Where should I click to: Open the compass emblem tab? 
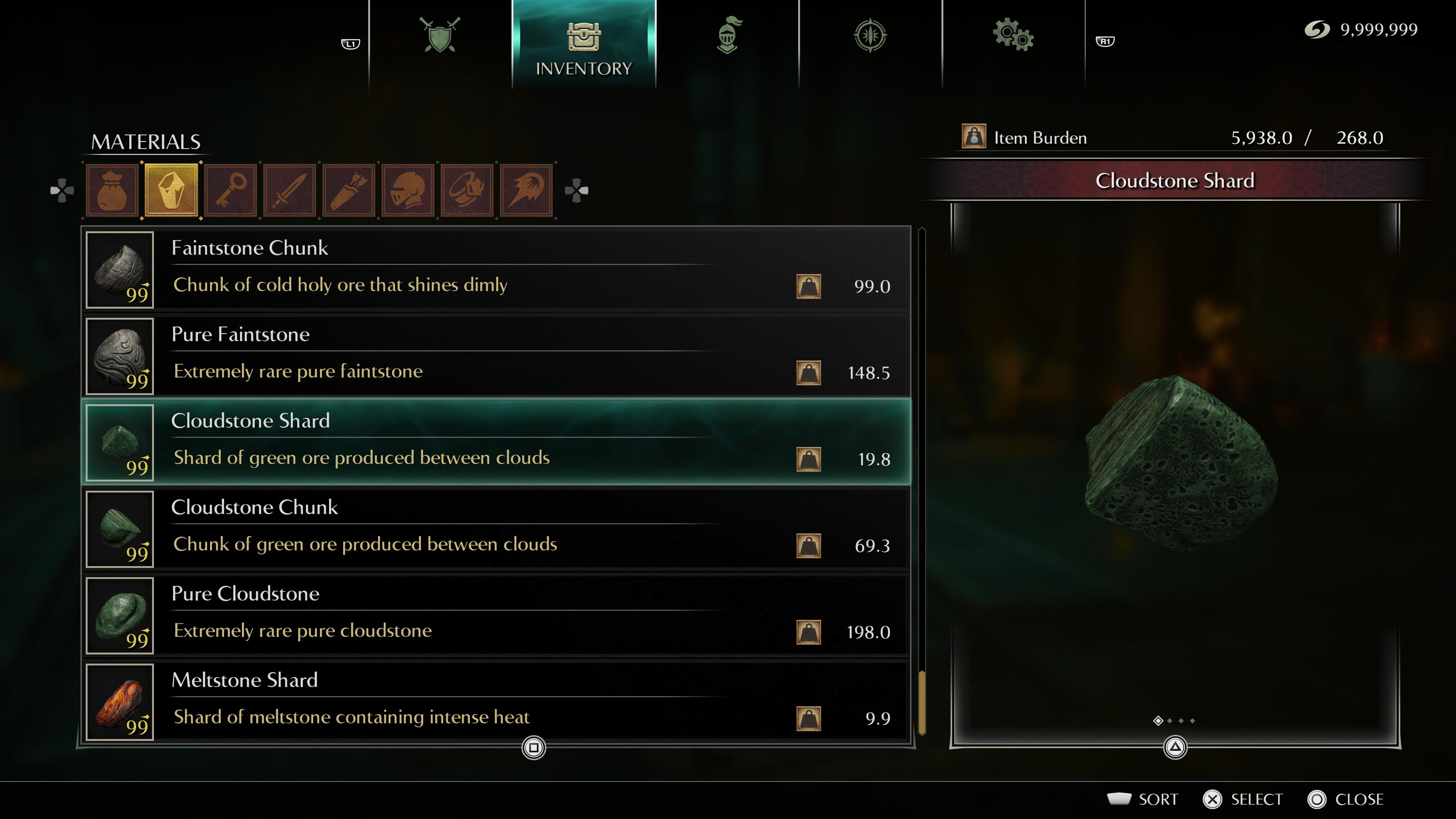pyautogui.click(x=870, y=36)
